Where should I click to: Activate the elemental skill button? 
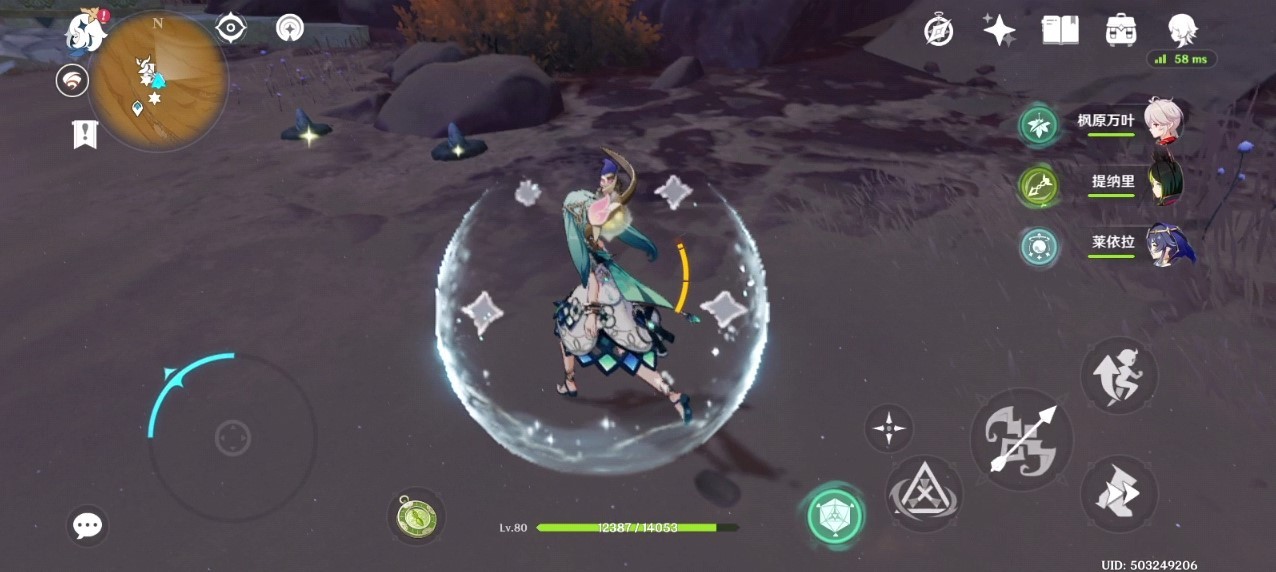pos(924,494)
